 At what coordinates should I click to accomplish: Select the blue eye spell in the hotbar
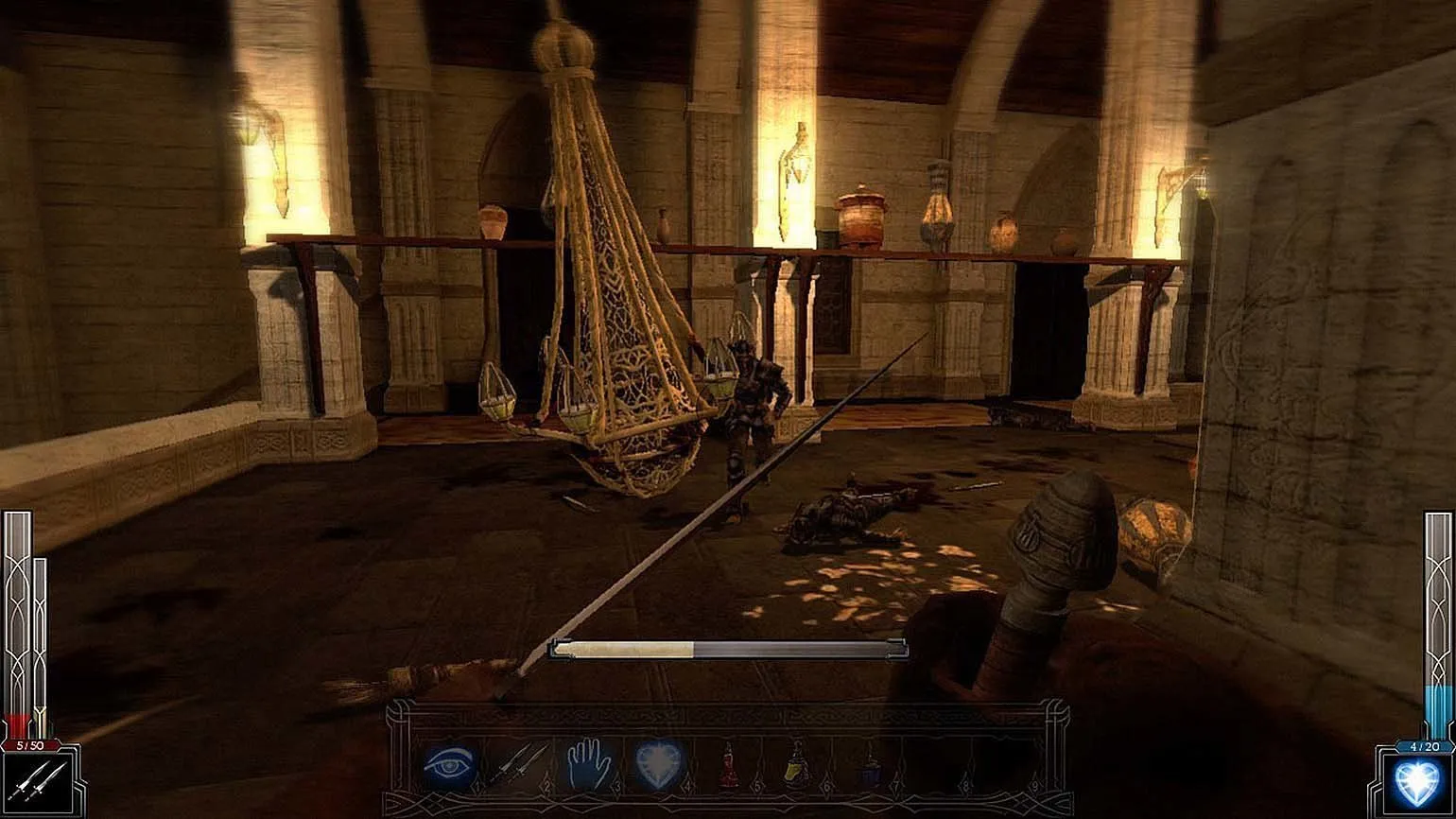[x=446, y=763]
